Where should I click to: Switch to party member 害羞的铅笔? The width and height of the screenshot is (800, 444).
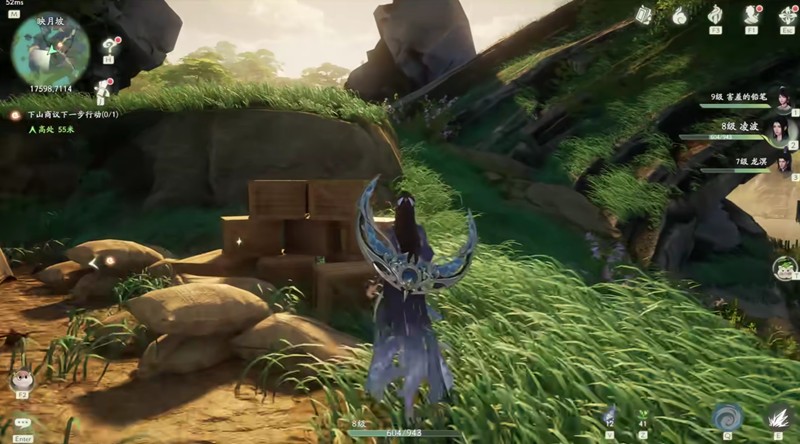tap(779, 98)
